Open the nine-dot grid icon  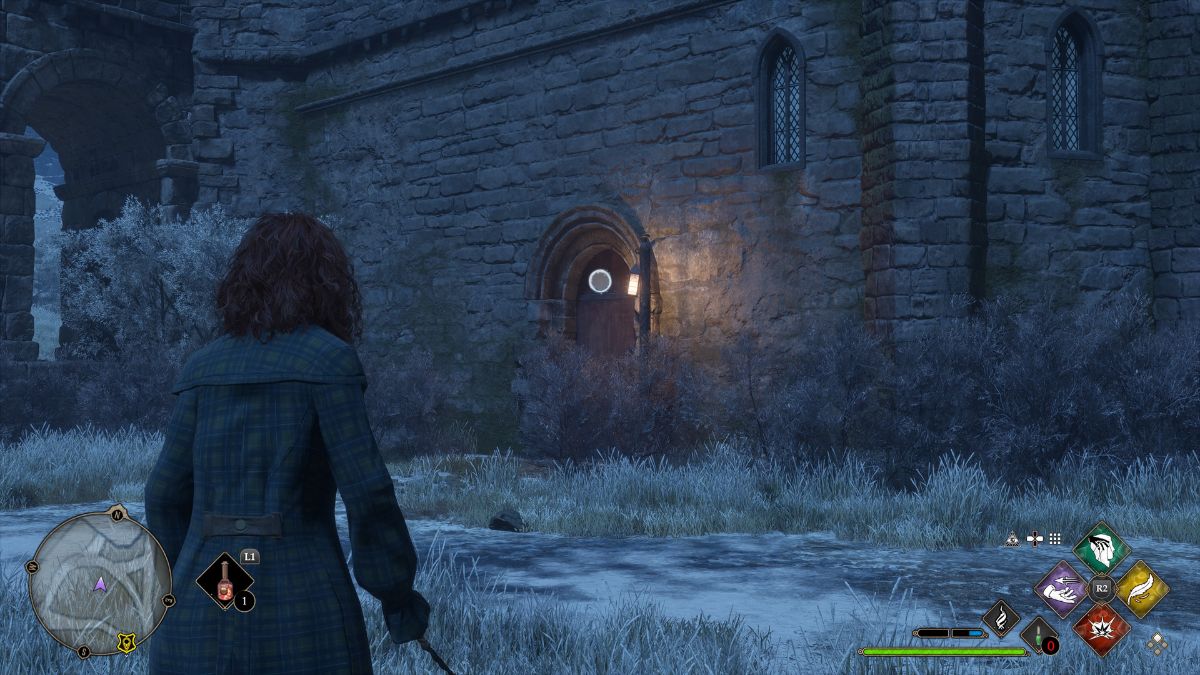click(x=1055, y=538)
